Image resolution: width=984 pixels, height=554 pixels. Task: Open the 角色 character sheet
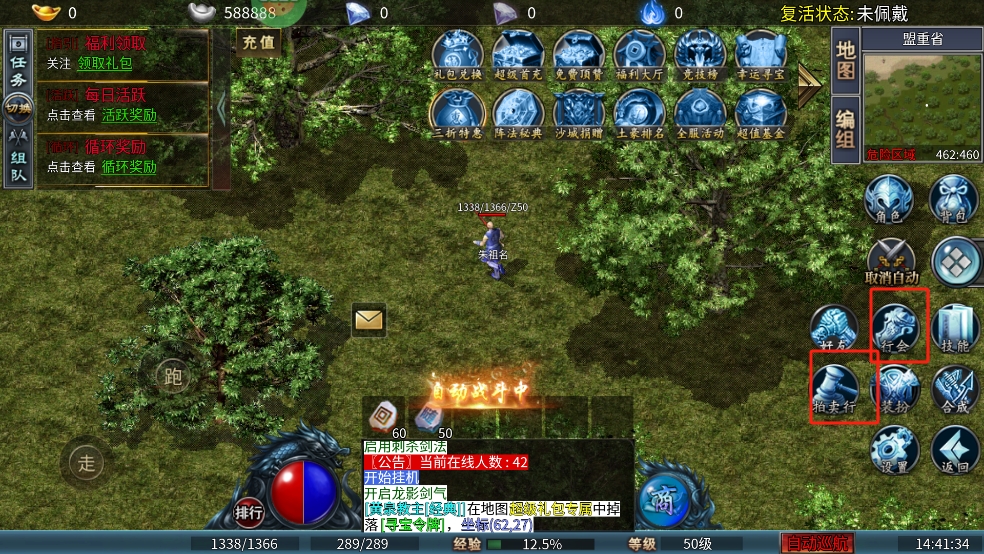pos(888,200)
